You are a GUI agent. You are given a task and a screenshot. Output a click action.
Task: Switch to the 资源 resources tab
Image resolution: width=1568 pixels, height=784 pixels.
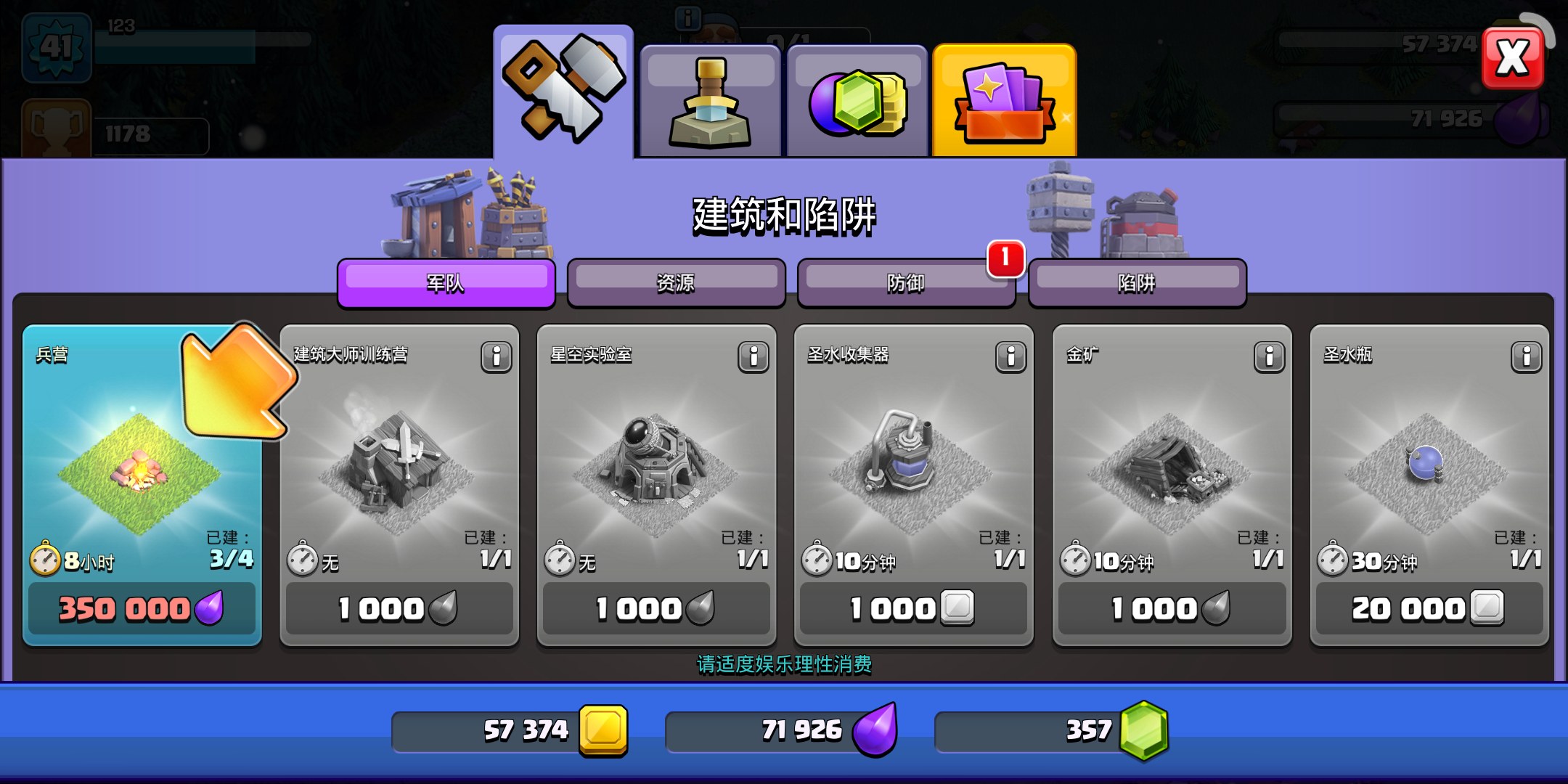pyautogui.click(x=676, y=282)
